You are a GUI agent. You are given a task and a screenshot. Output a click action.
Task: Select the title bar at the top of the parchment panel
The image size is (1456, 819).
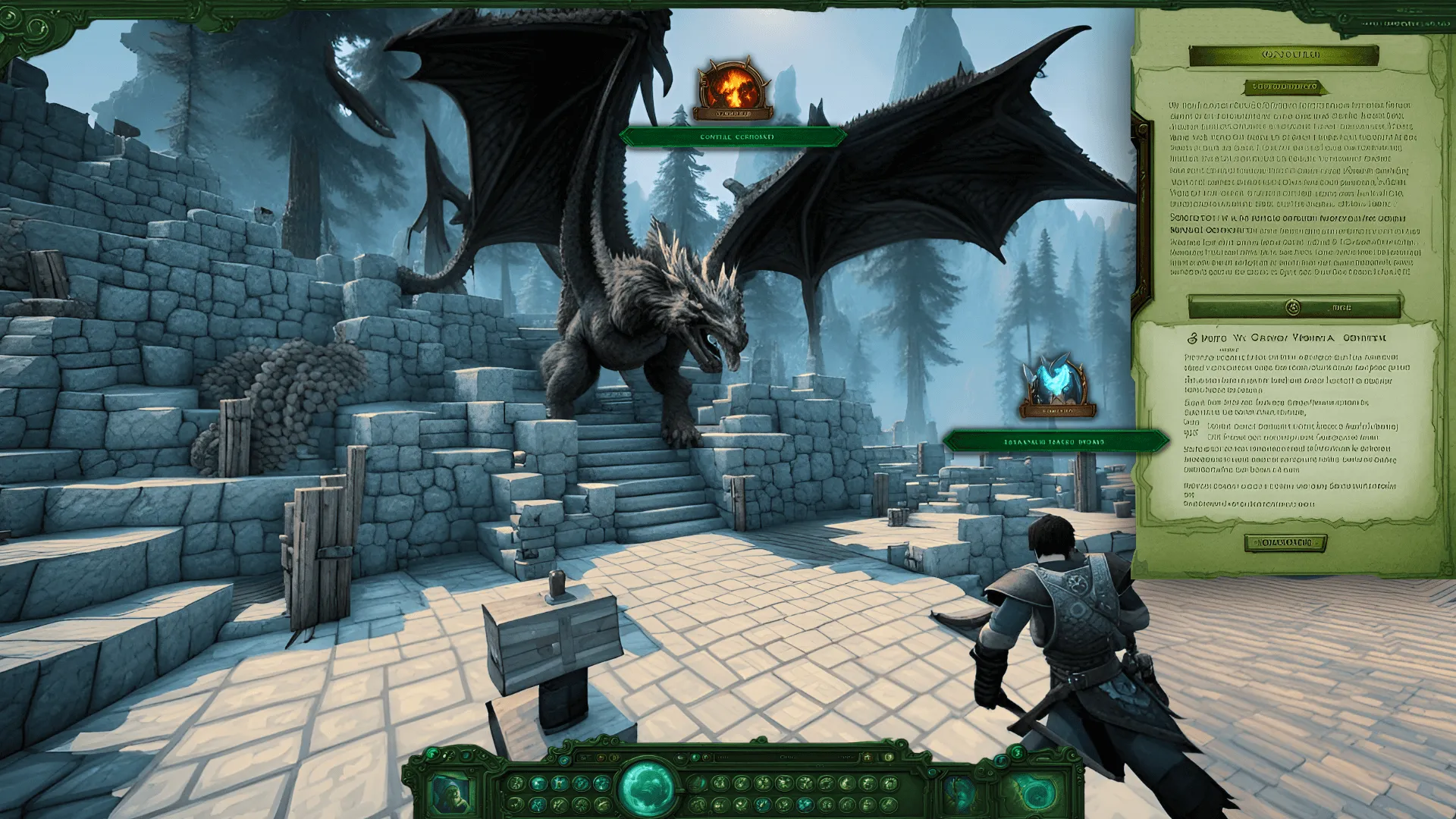click(x=1283, y=55)
